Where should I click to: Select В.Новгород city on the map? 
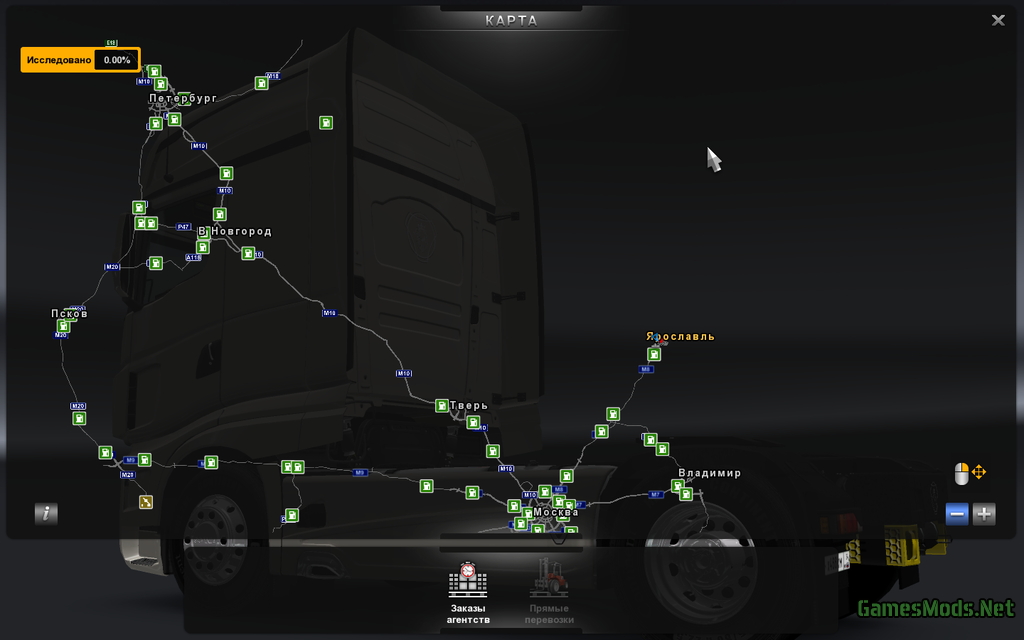pos(235,232)
